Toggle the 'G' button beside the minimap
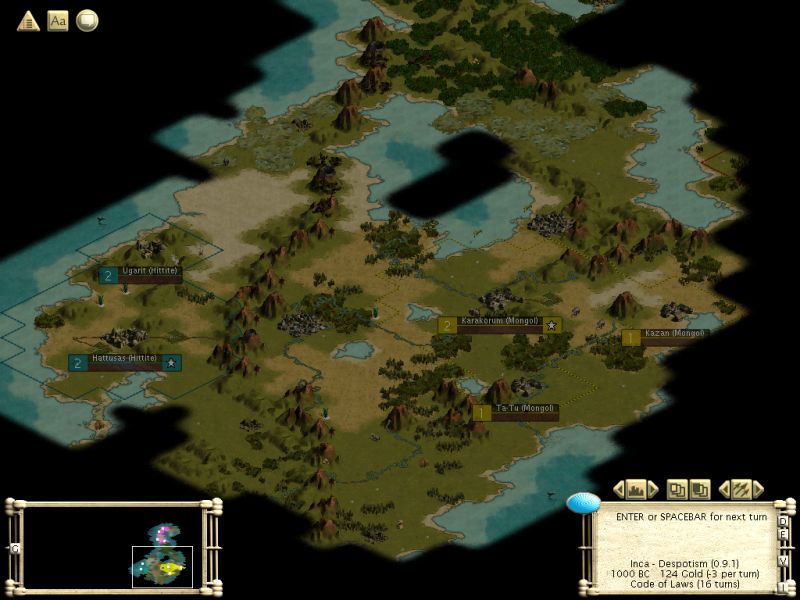Viewport: 800px width, 600px height. pos(14,548)
